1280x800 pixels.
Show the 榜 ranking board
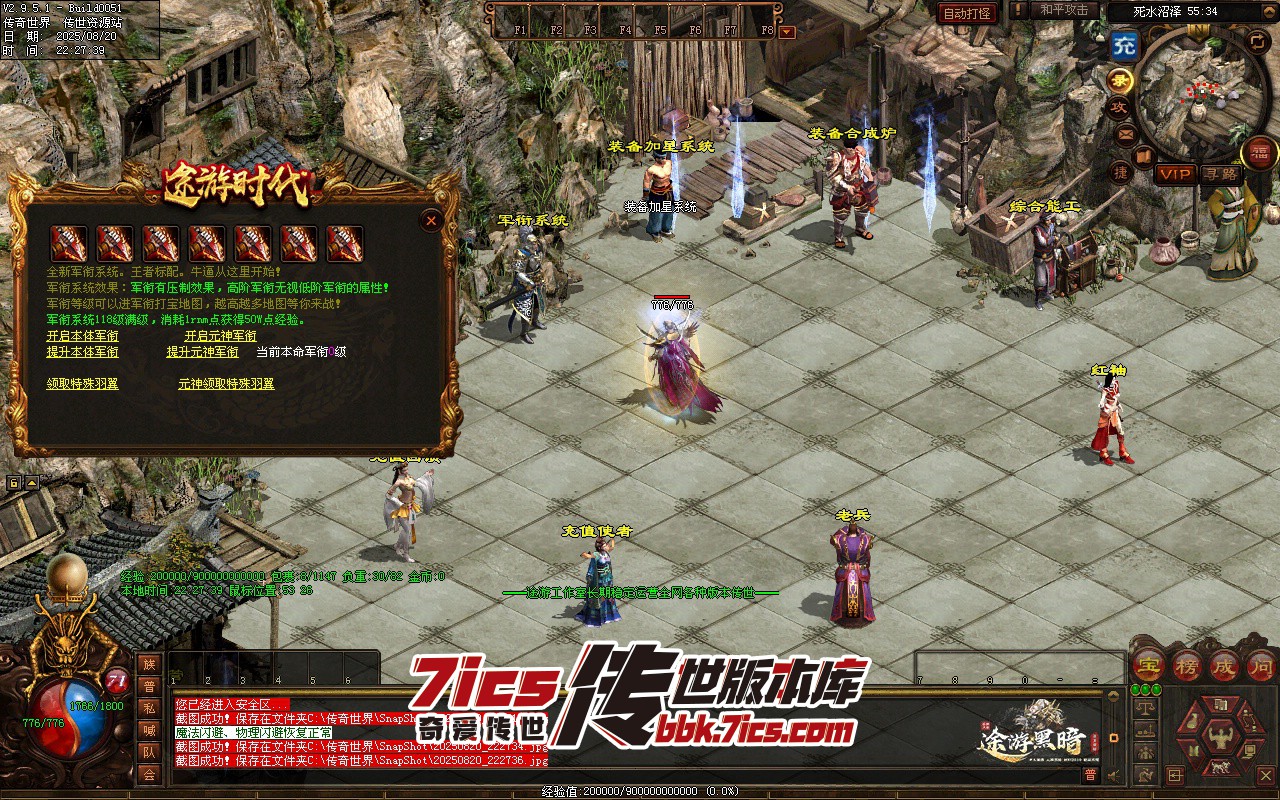pos(1186,665)
